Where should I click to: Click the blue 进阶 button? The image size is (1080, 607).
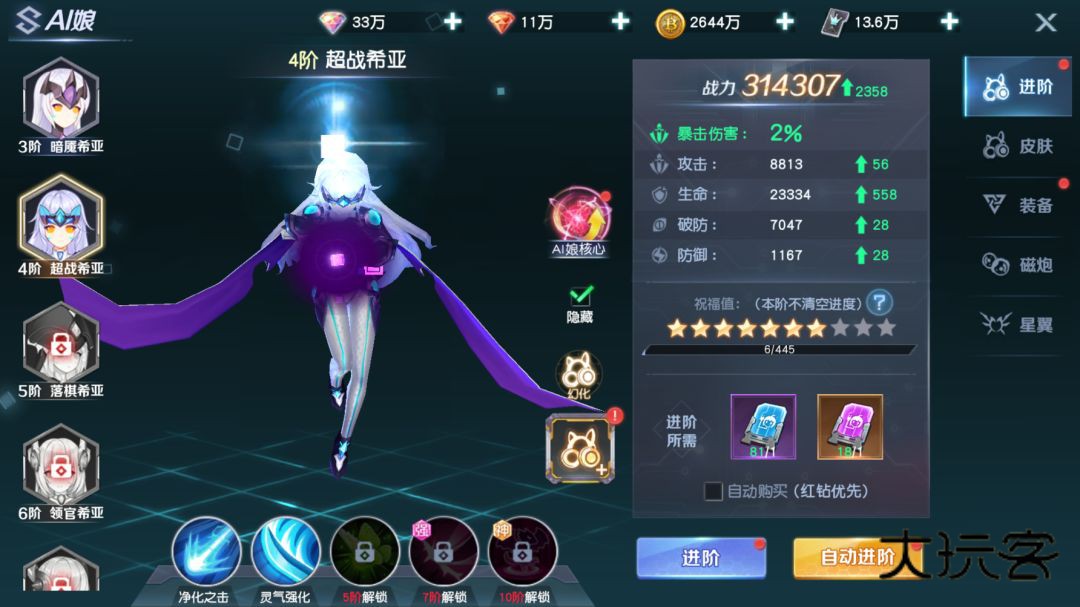(x=701, y=558)
